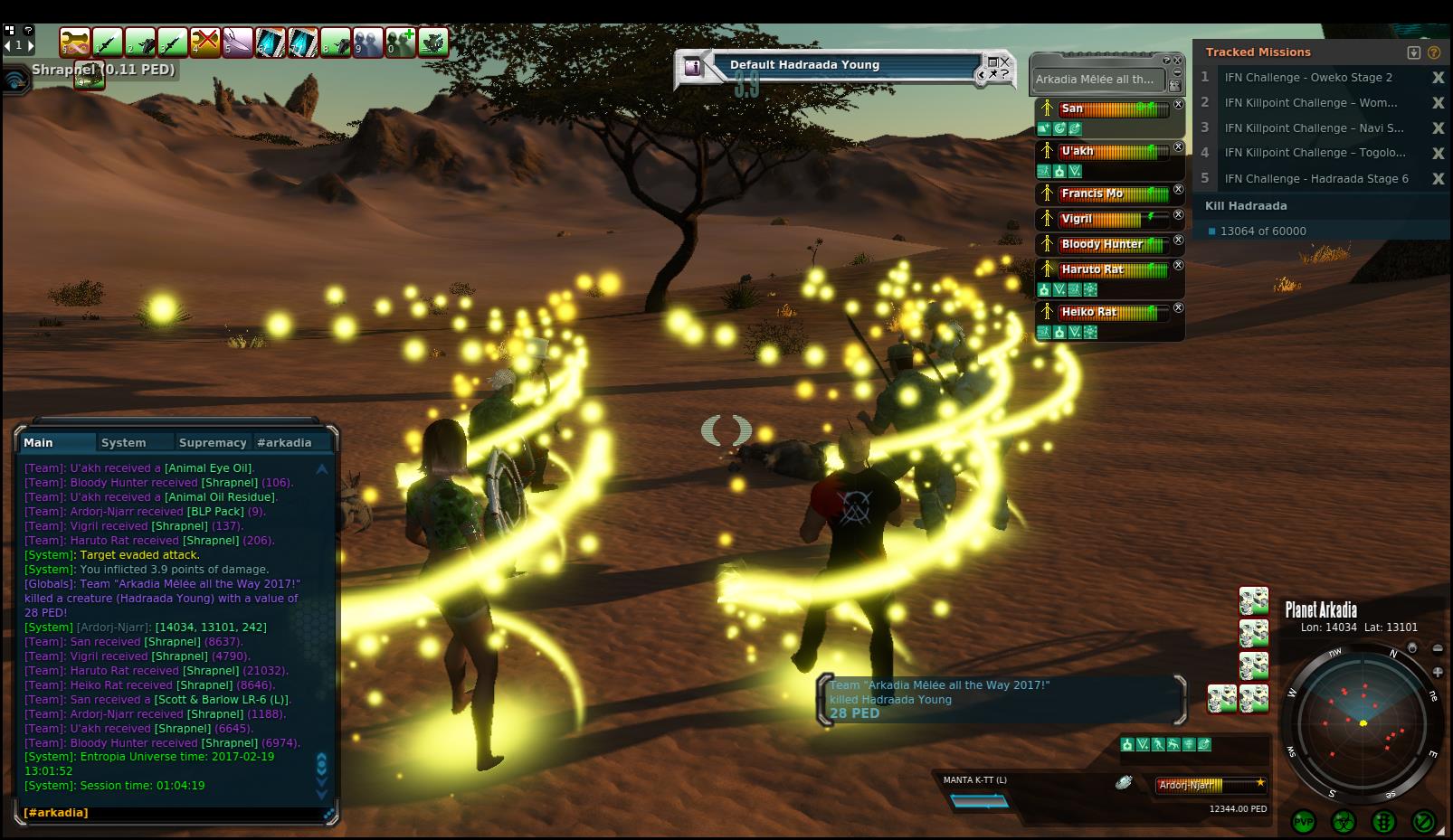Image resolution: width=1453 pixels, height=840 pixels.
Task: Click the biohazard radar filter button
Action: click(x=1344, y=822)
